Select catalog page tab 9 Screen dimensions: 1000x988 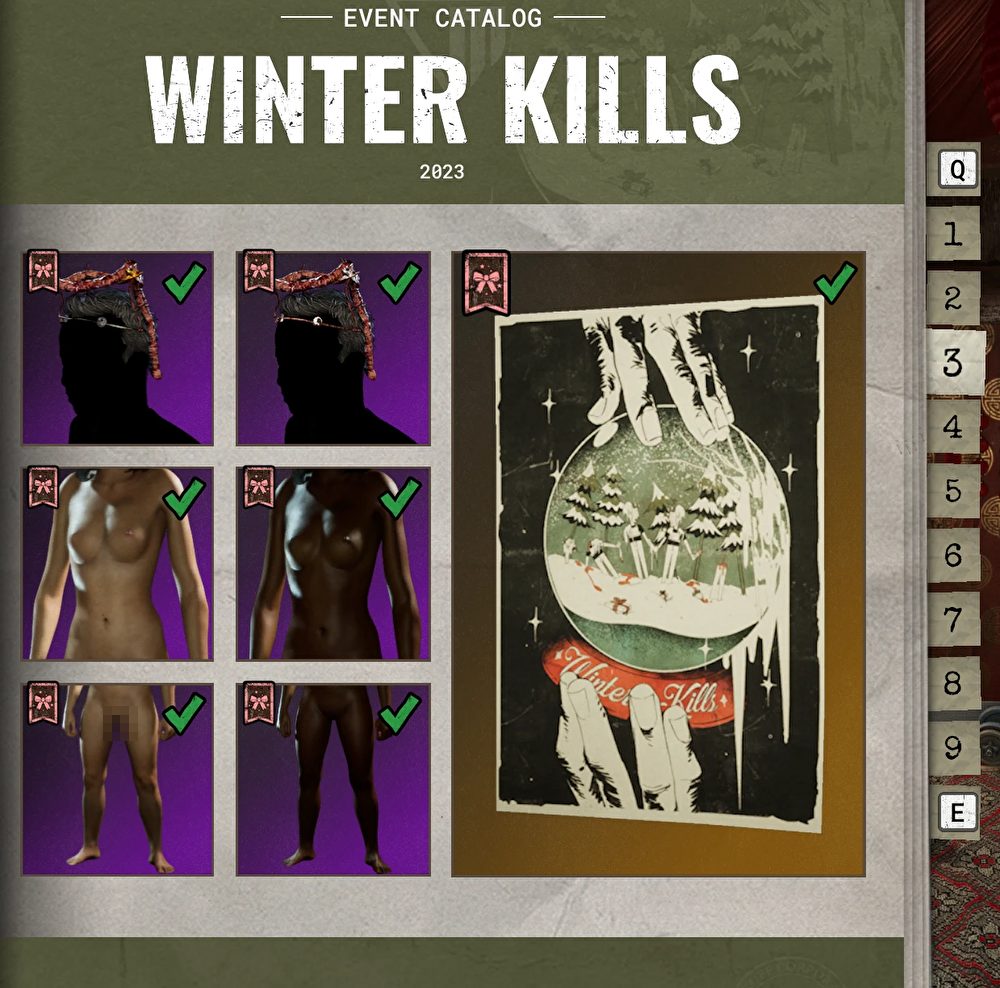(x=953, y=747)
